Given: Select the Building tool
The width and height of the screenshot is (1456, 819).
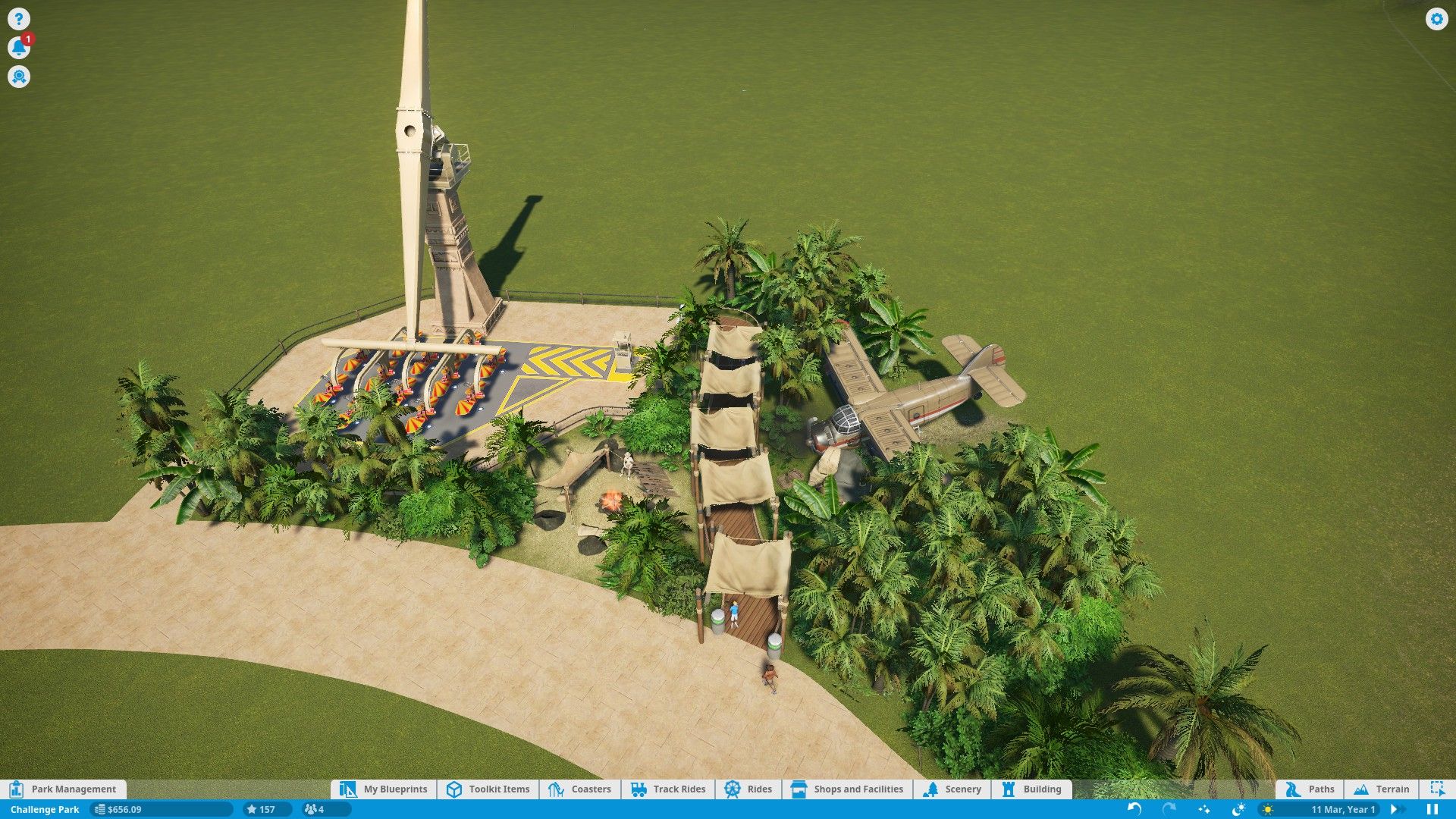Looking at the screenshot, I should (1031, 789).
